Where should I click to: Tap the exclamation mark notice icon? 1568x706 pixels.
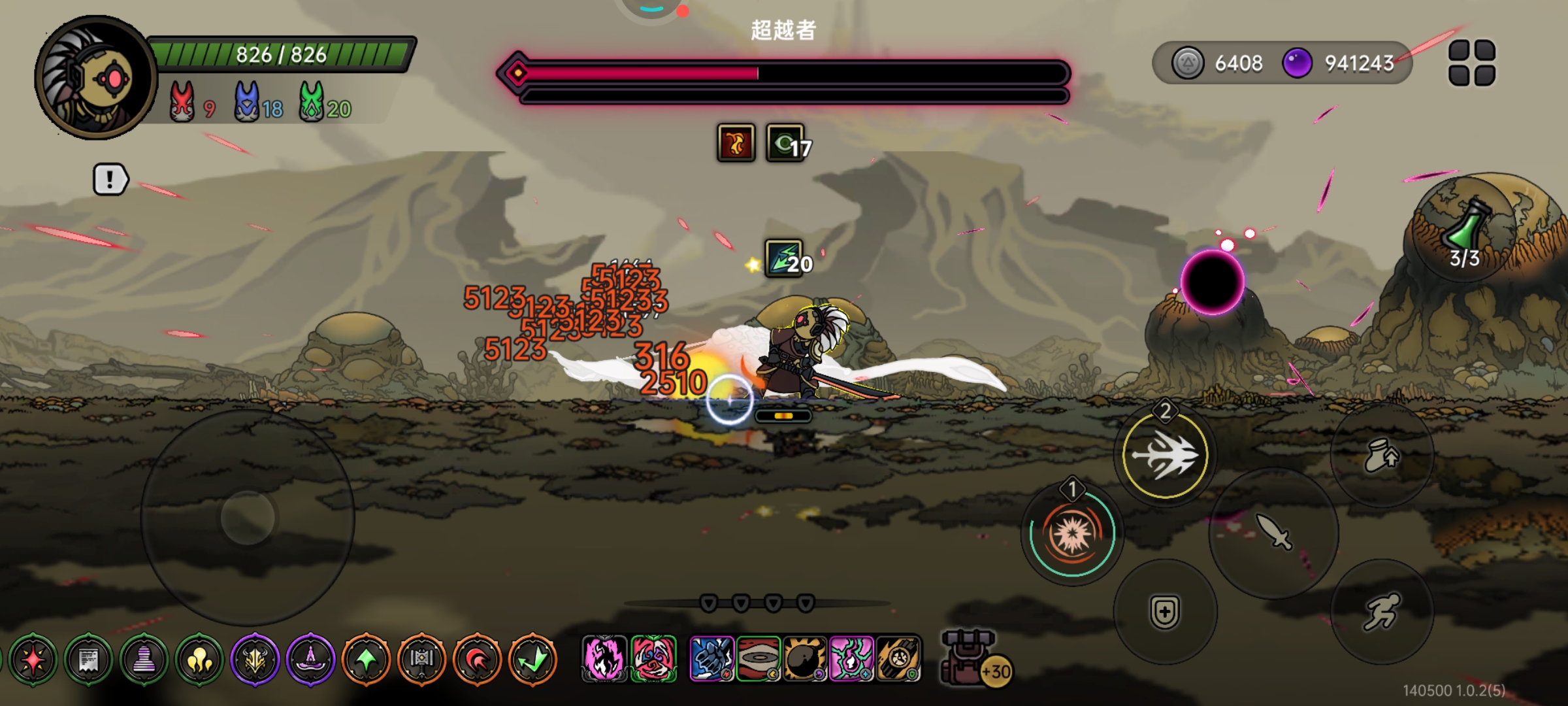(110, 179)
